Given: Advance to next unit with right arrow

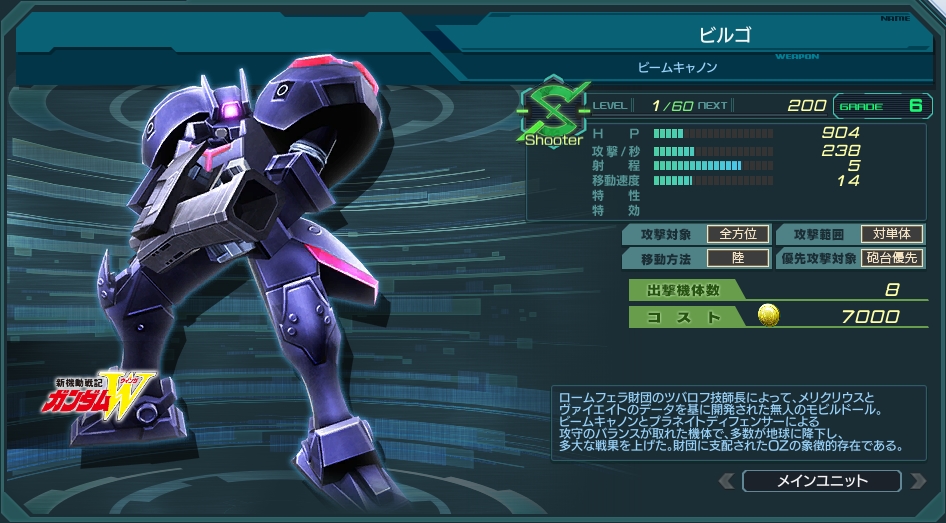Looking at the screenshot, I should click(917, 481).
